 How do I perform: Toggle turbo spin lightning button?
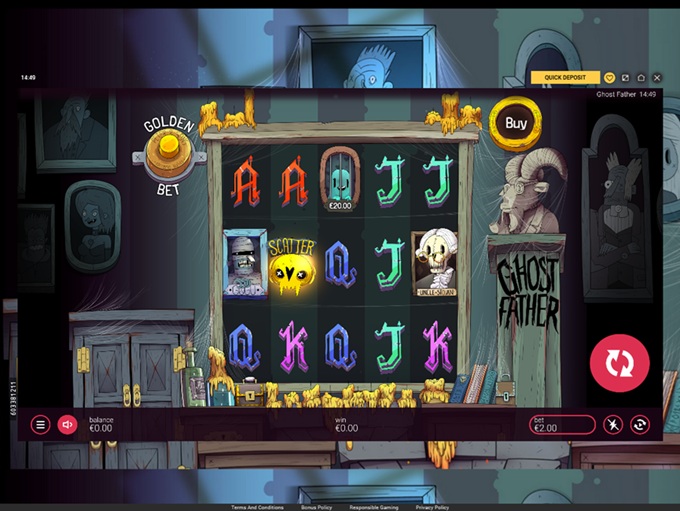612,425
